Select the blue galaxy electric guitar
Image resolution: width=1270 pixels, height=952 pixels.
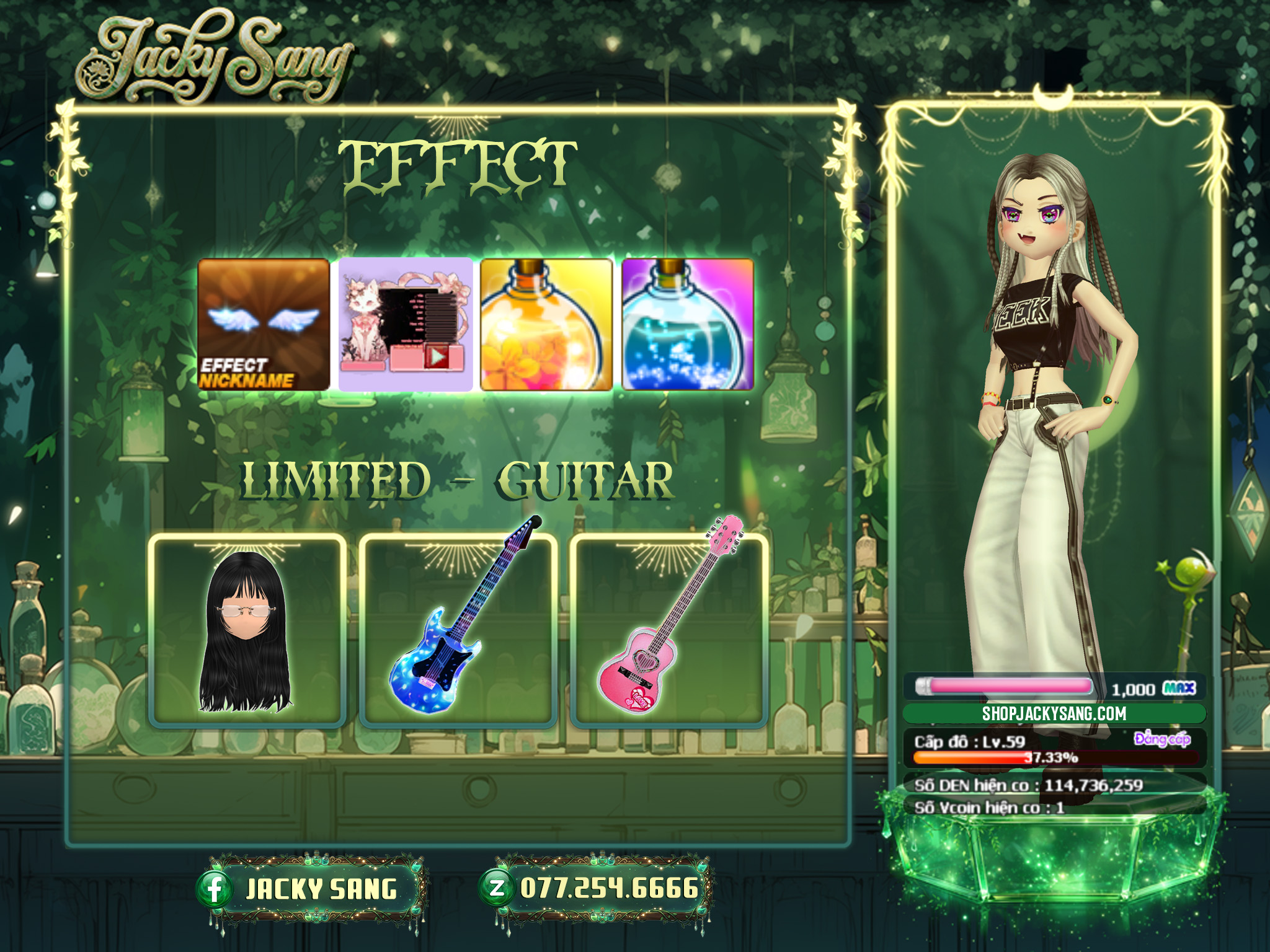tap(458, 630)
